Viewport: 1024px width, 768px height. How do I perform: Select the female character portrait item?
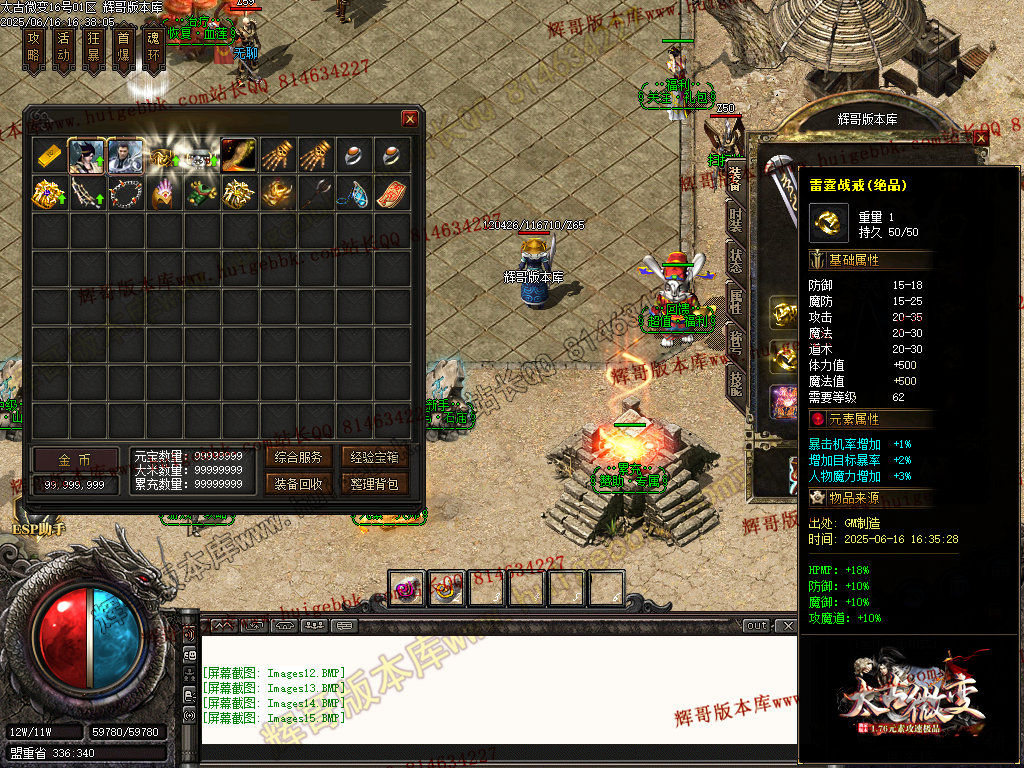pos(87,155)
